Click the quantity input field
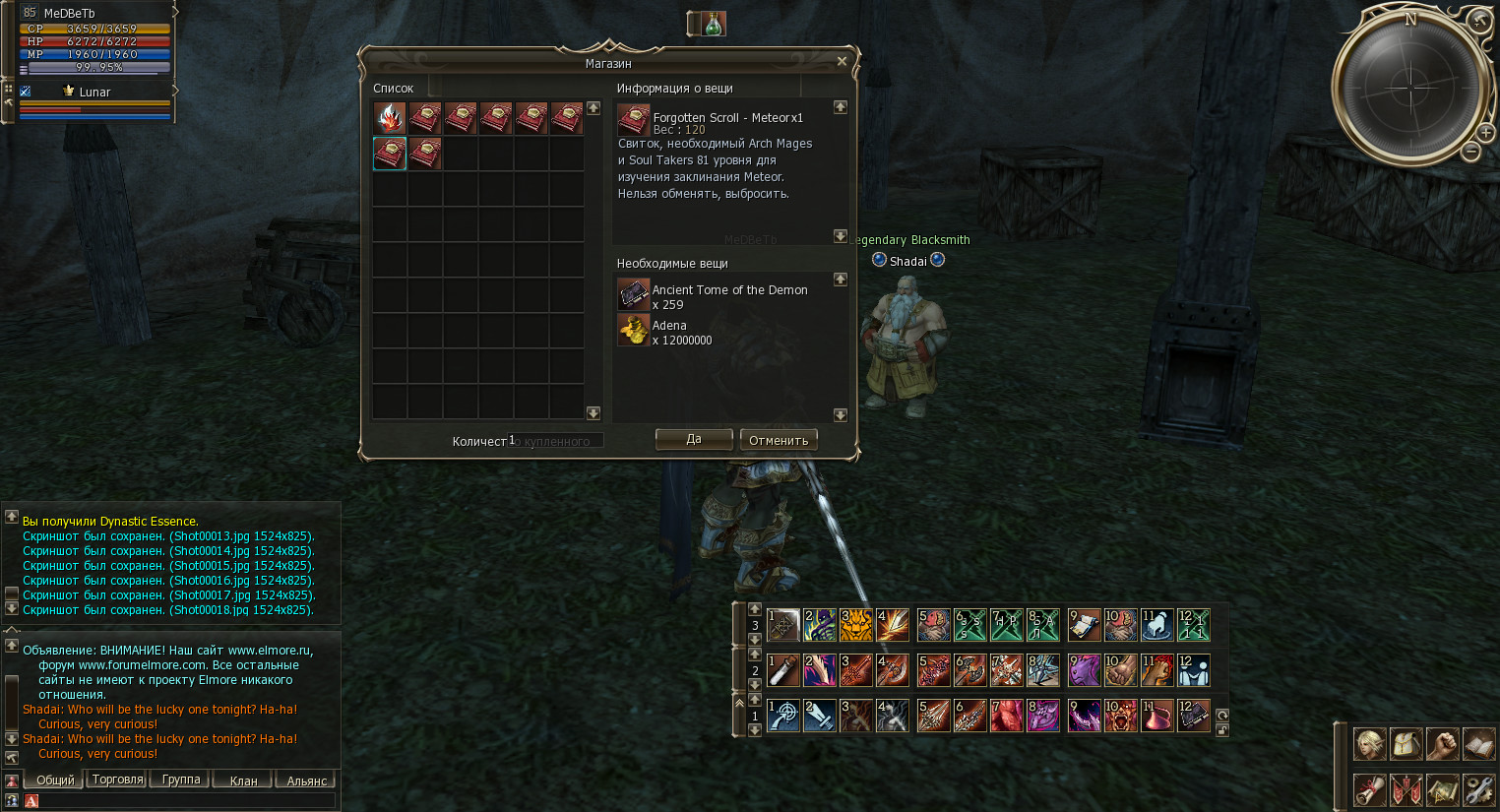Screen dimensions: 1500x812 [556, 441]
